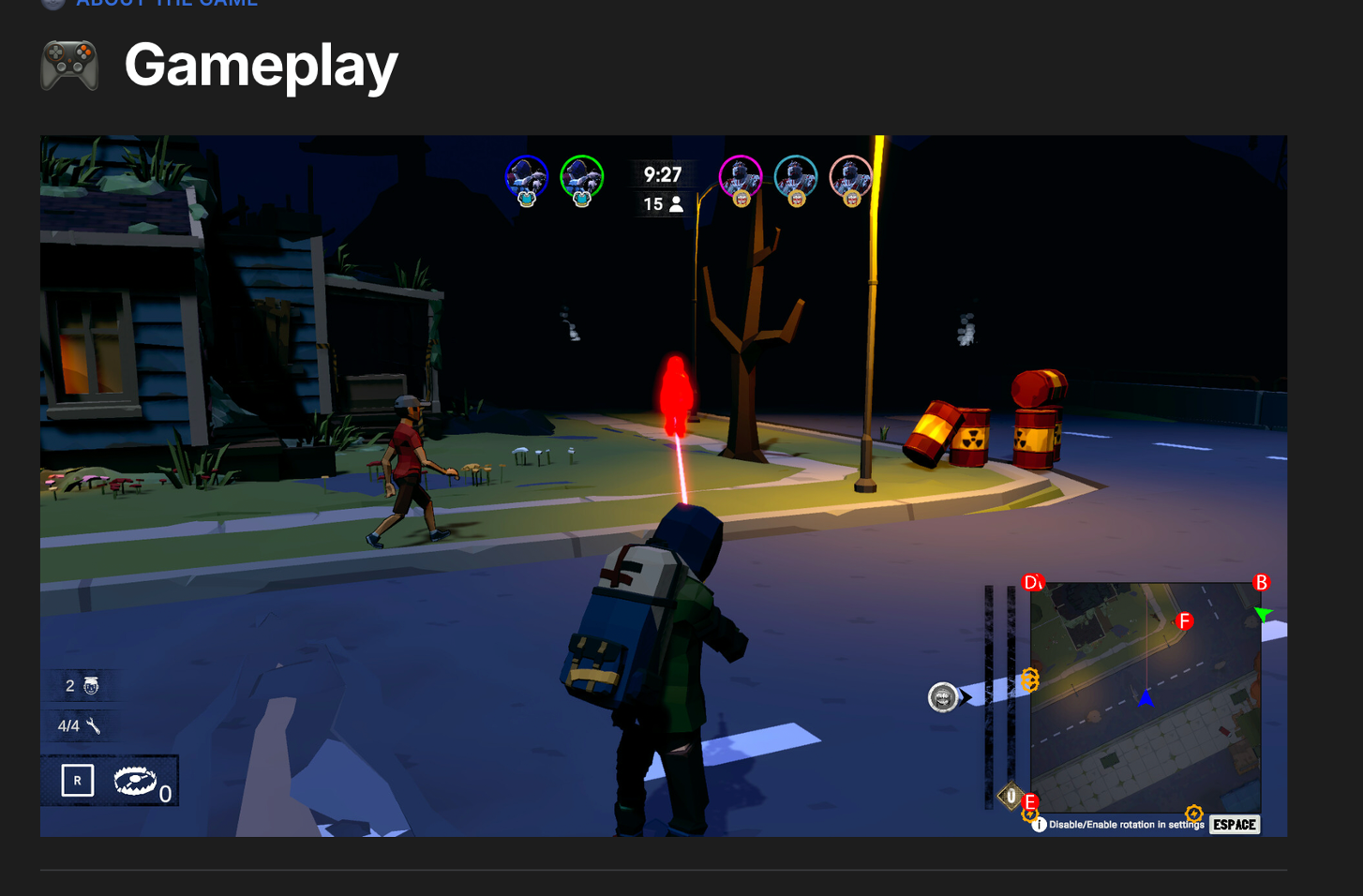The image size is (1363, 896).
Task: Select the orange gear marker on the minimap's left edge
Action: pyautogui.click(x=1030, y=679)
